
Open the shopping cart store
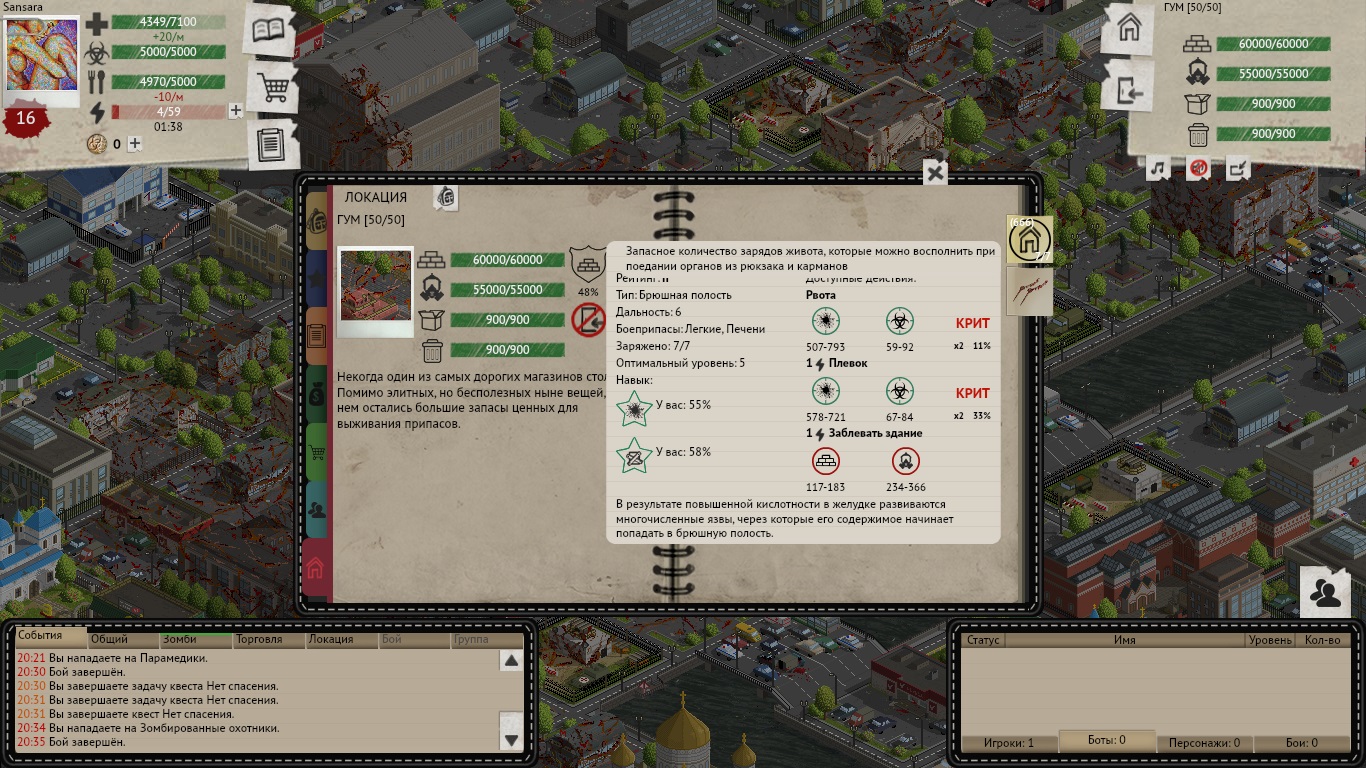(x=272, y=89)
